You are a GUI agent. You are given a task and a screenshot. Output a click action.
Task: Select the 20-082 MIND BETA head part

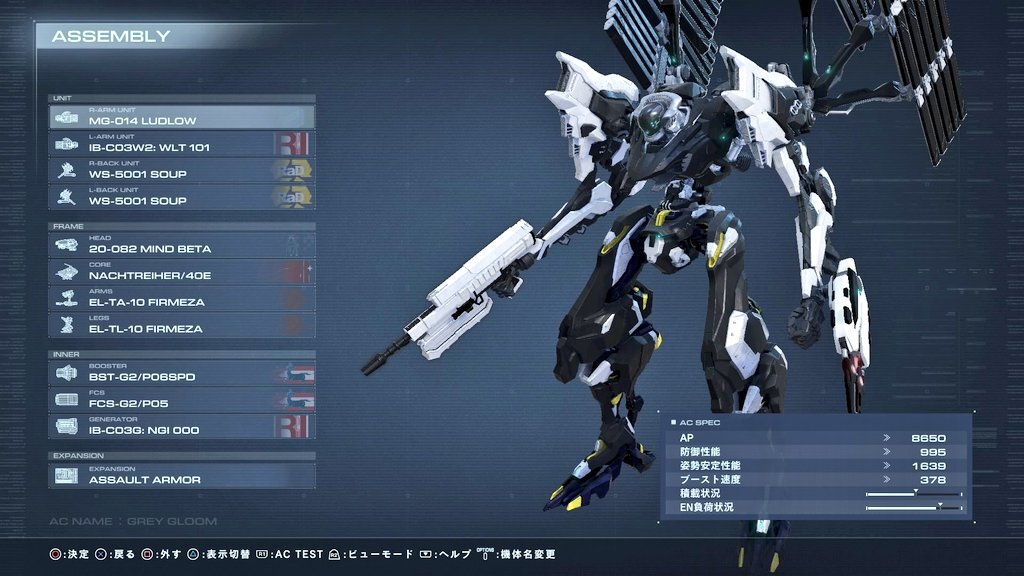click(x=181, y=245)
